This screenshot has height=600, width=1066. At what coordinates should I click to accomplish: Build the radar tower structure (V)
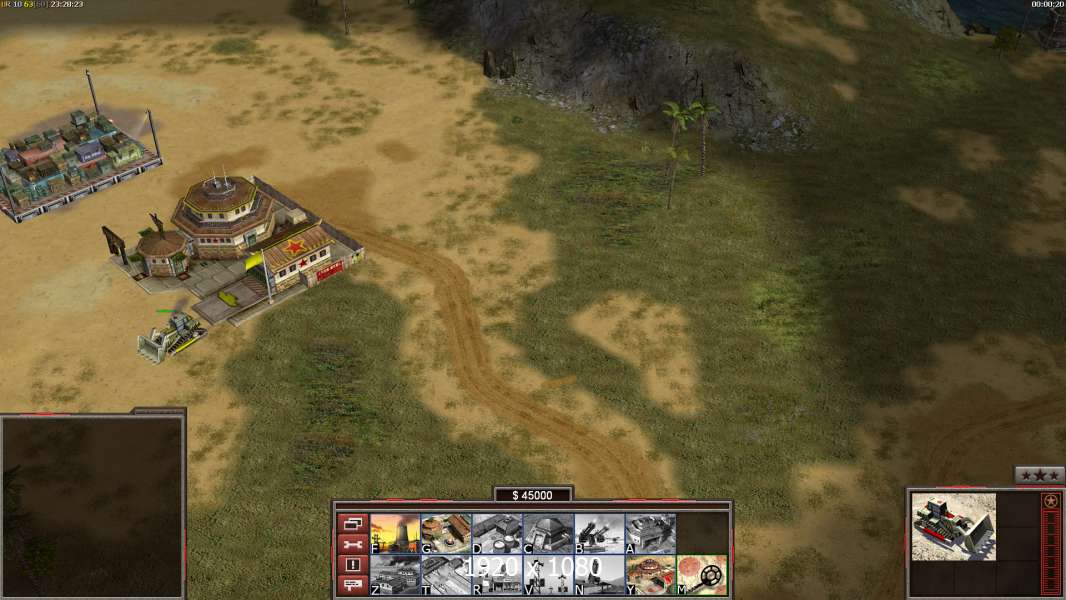click(x=548, y=575)
